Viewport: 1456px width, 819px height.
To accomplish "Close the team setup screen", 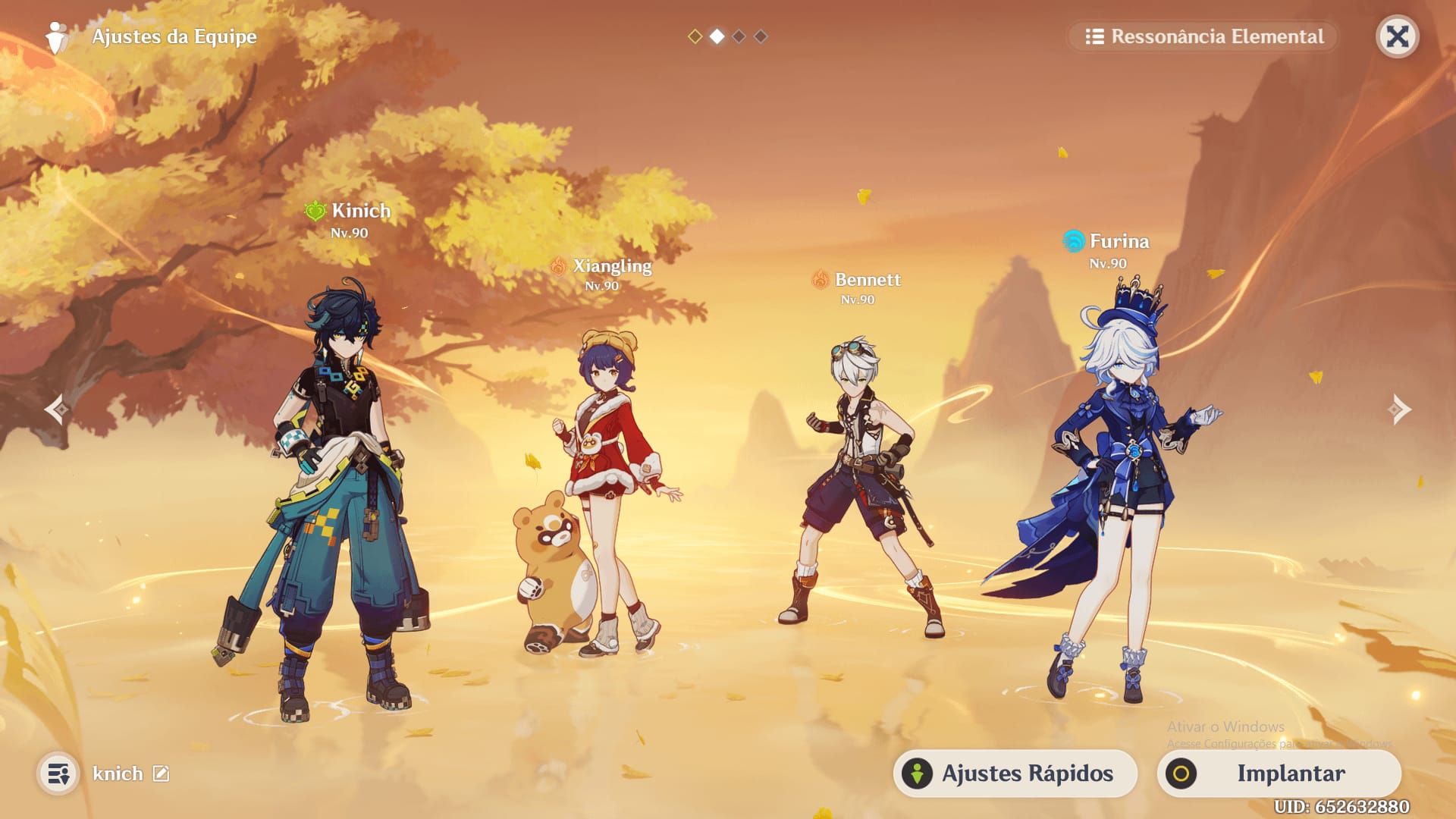I will pyautogui.click(x=1397, y=36).
